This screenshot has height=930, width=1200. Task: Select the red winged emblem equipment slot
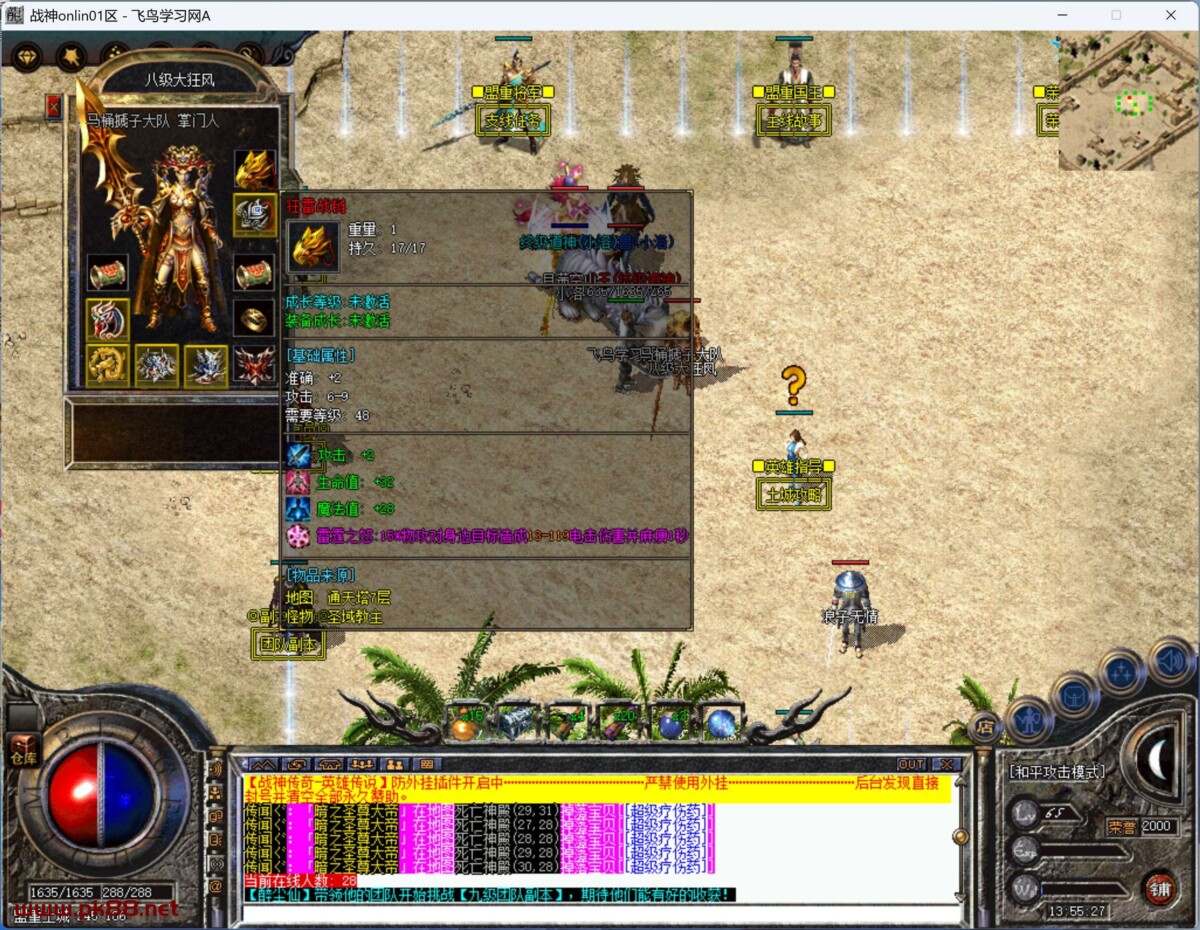point(255,366)
